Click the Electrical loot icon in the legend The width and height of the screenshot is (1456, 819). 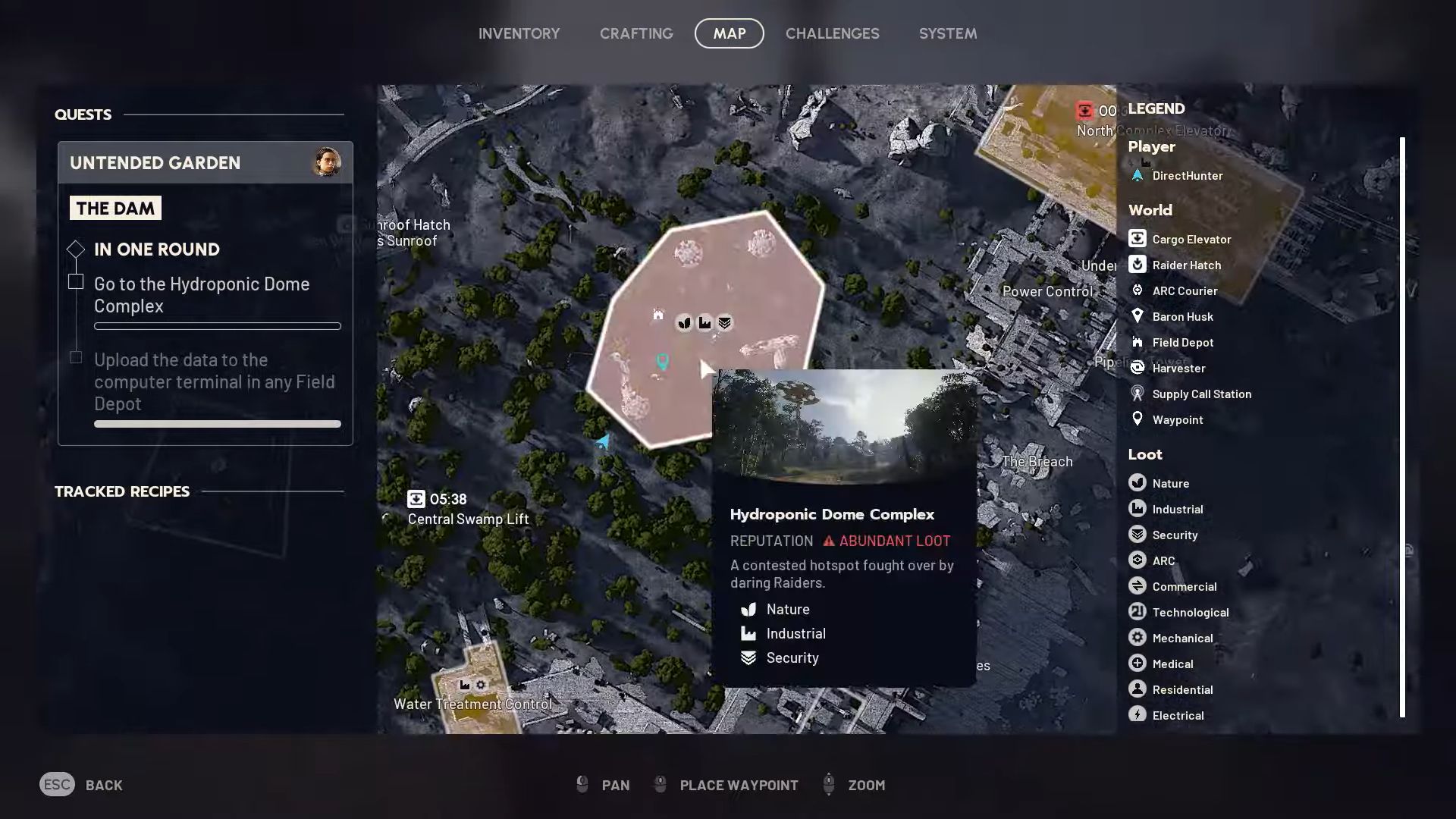(1137, 715)
